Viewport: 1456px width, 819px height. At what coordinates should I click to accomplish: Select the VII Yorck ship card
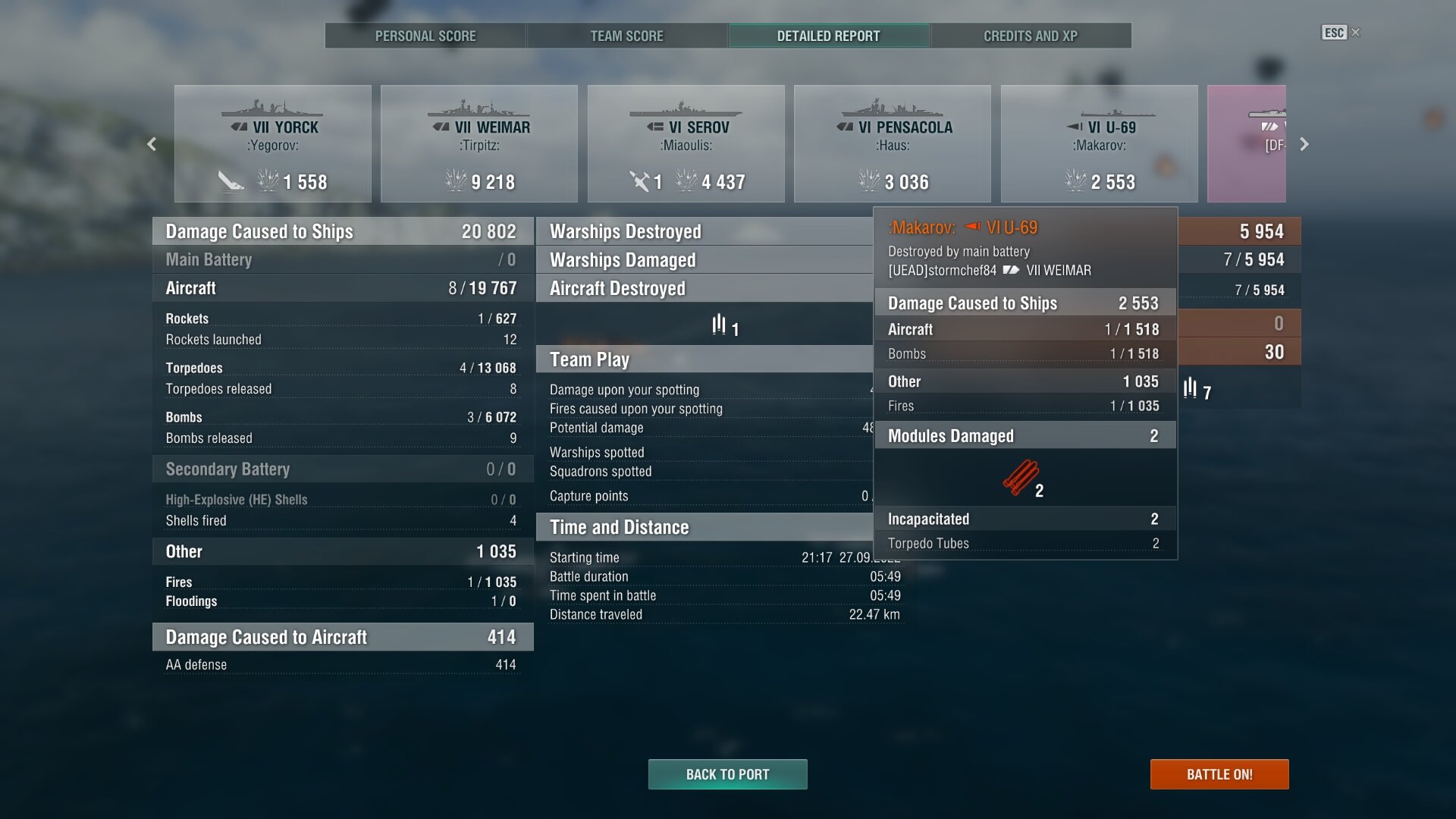coord(273,144)
